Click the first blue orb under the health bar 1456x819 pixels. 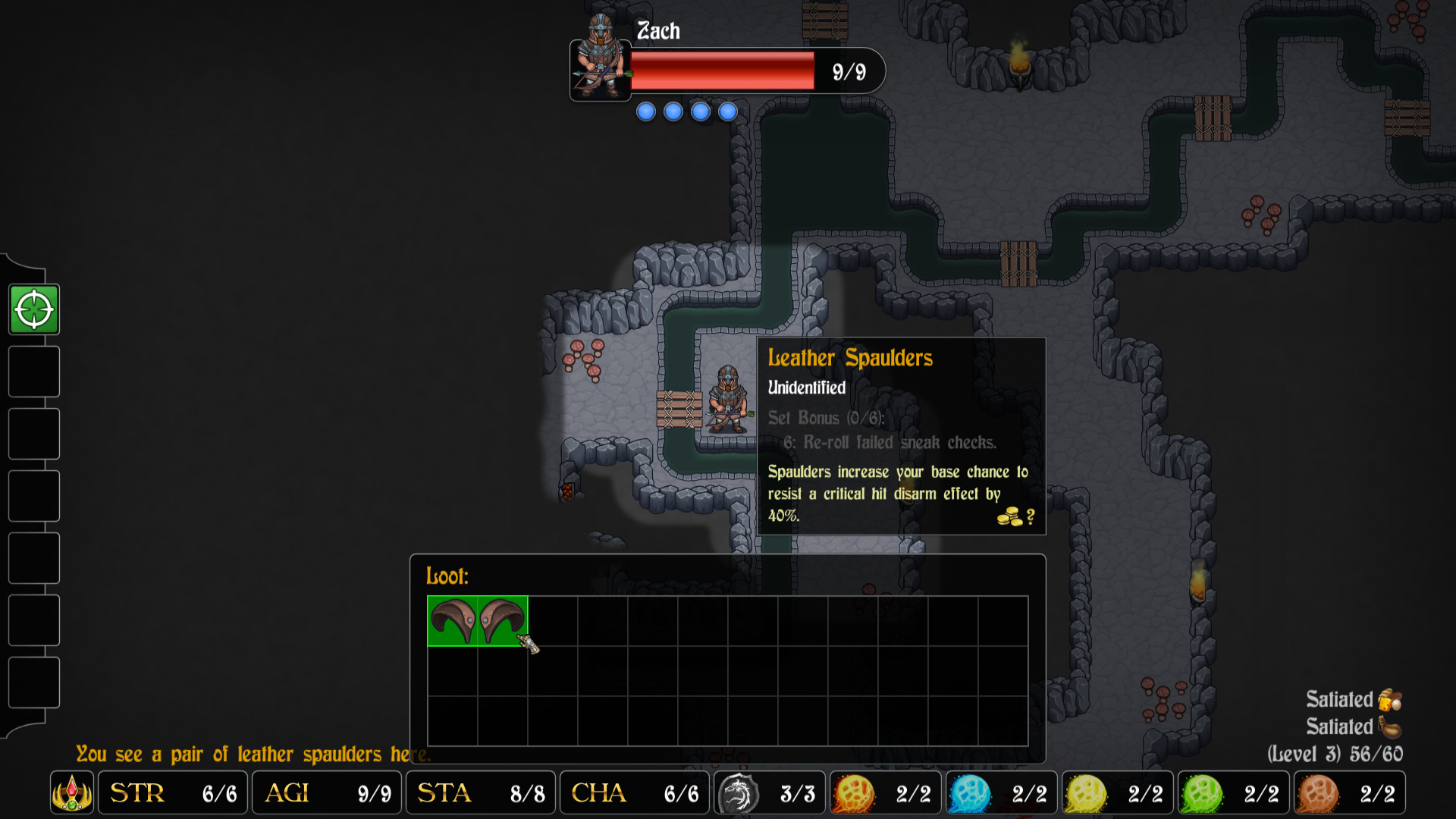645,111
